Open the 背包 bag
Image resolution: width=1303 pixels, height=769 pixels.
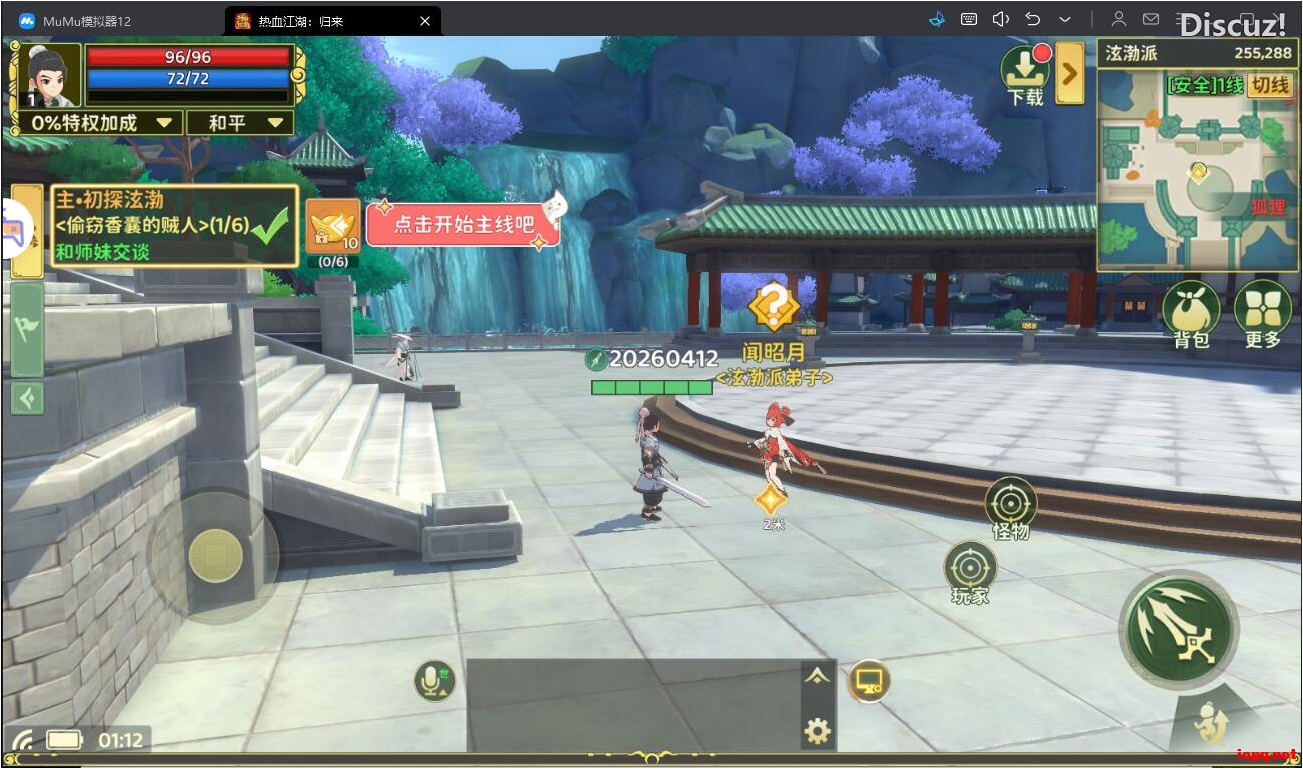pyautogui.click(x=1191, y=314)
